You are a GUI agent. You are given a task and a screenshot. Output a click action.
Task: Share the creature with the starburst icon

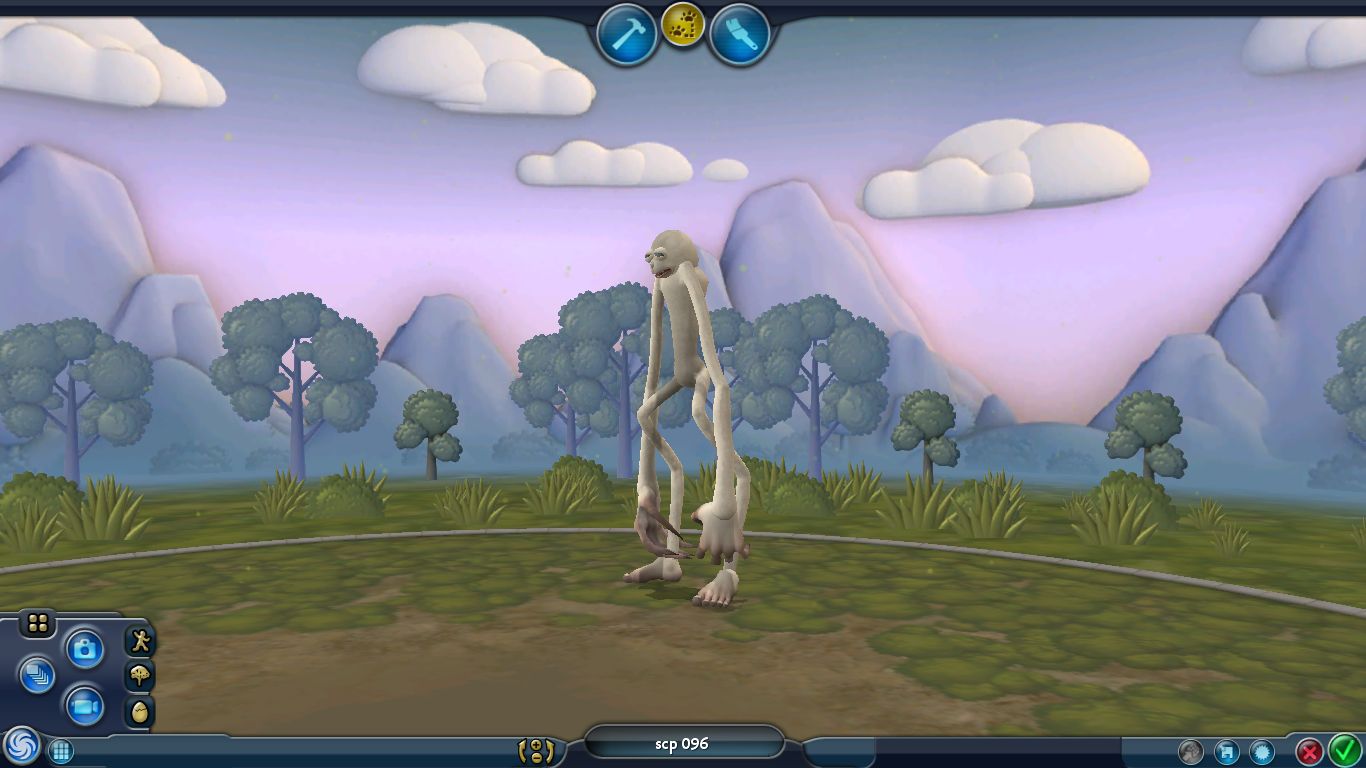[x=1262, y=750]
